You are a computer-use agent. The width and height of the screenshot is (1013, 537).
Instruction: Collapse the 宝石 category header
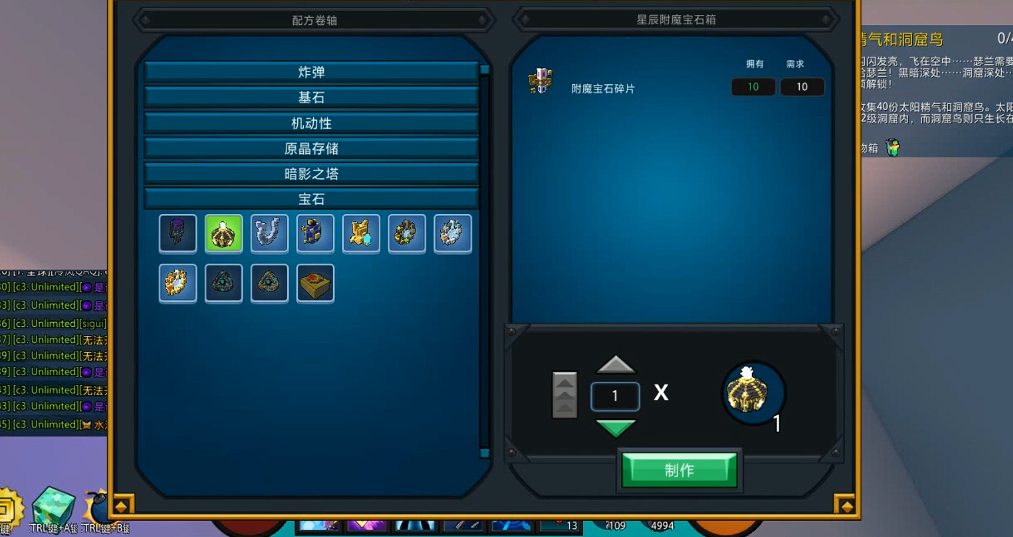point(311,199)
